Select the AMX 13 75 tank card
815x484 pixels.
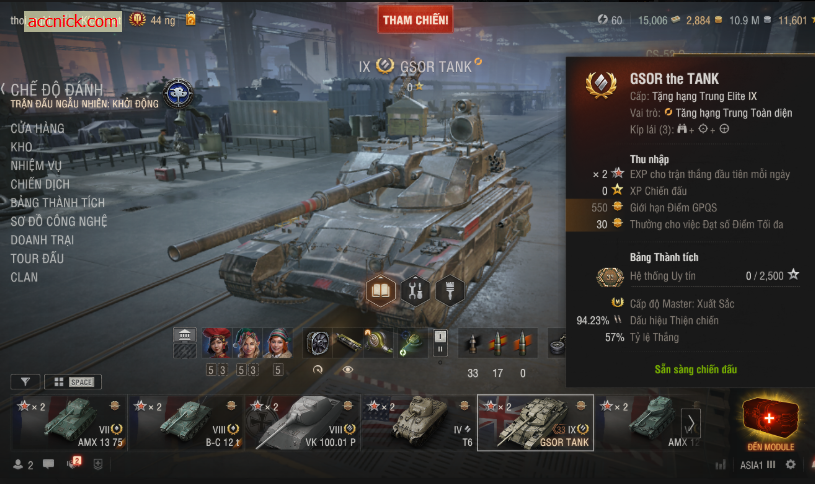tap(71, 422)
